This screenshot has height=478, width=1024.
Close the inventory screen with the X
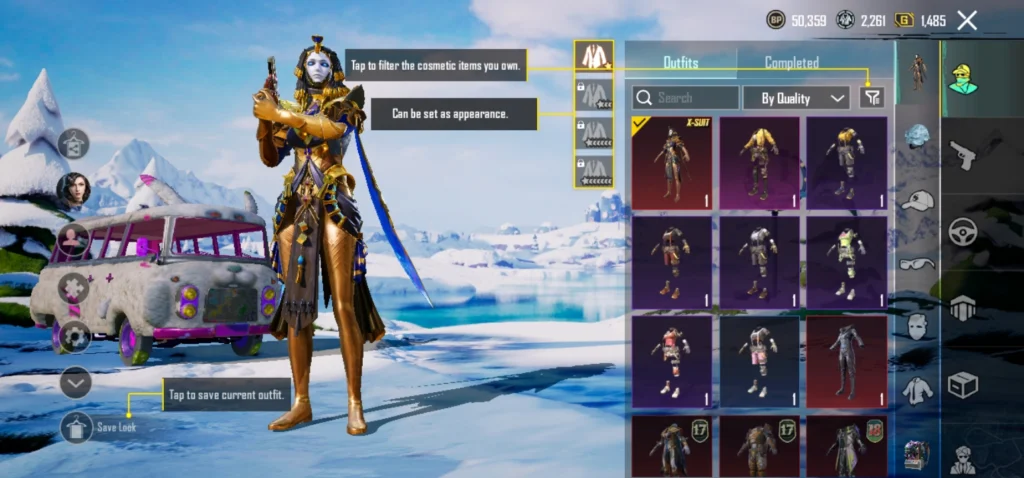click(x=967, y=20)
